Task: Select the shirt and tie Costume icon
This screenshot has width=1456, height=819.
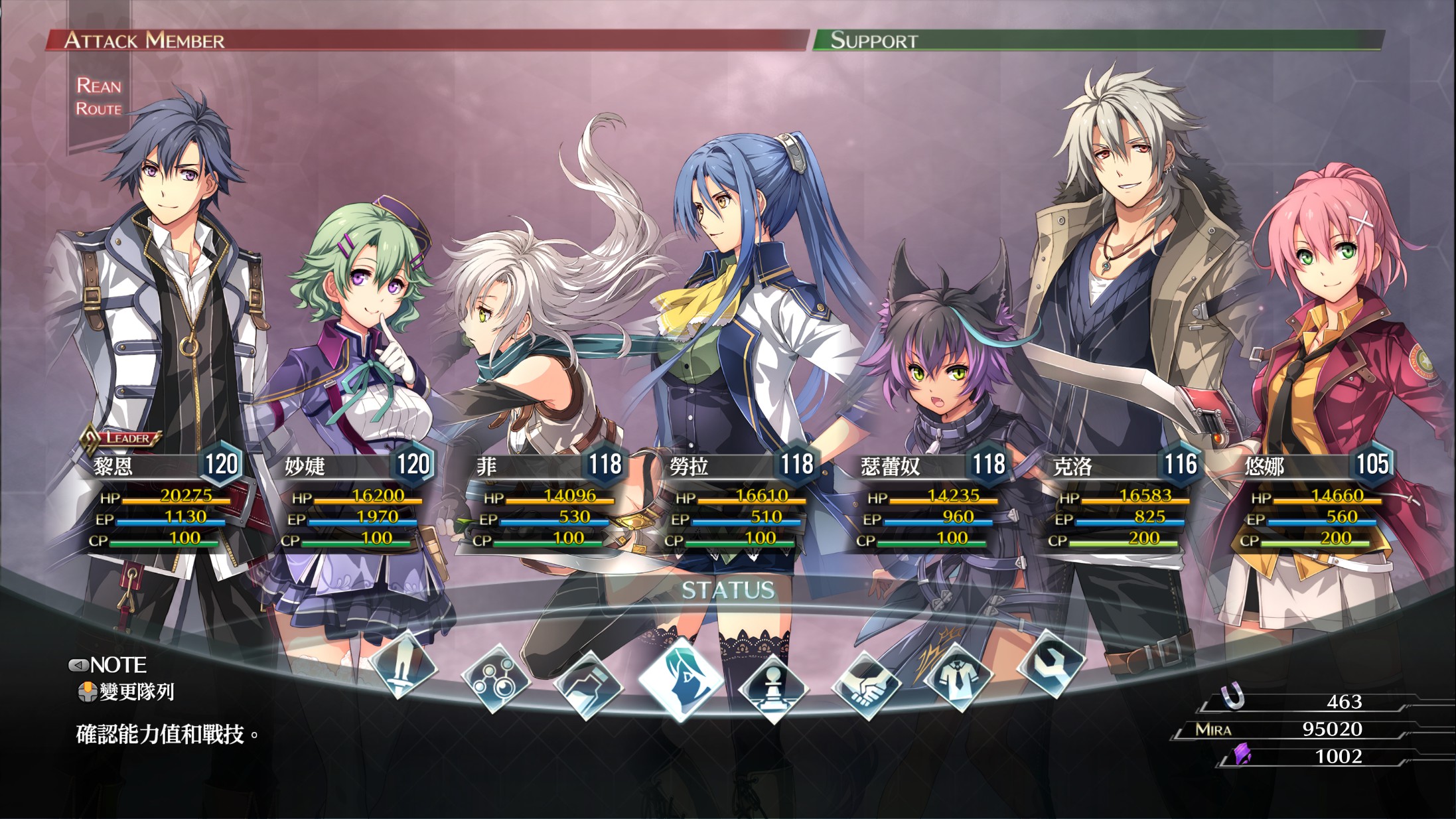Action: (x=958, y=678)
